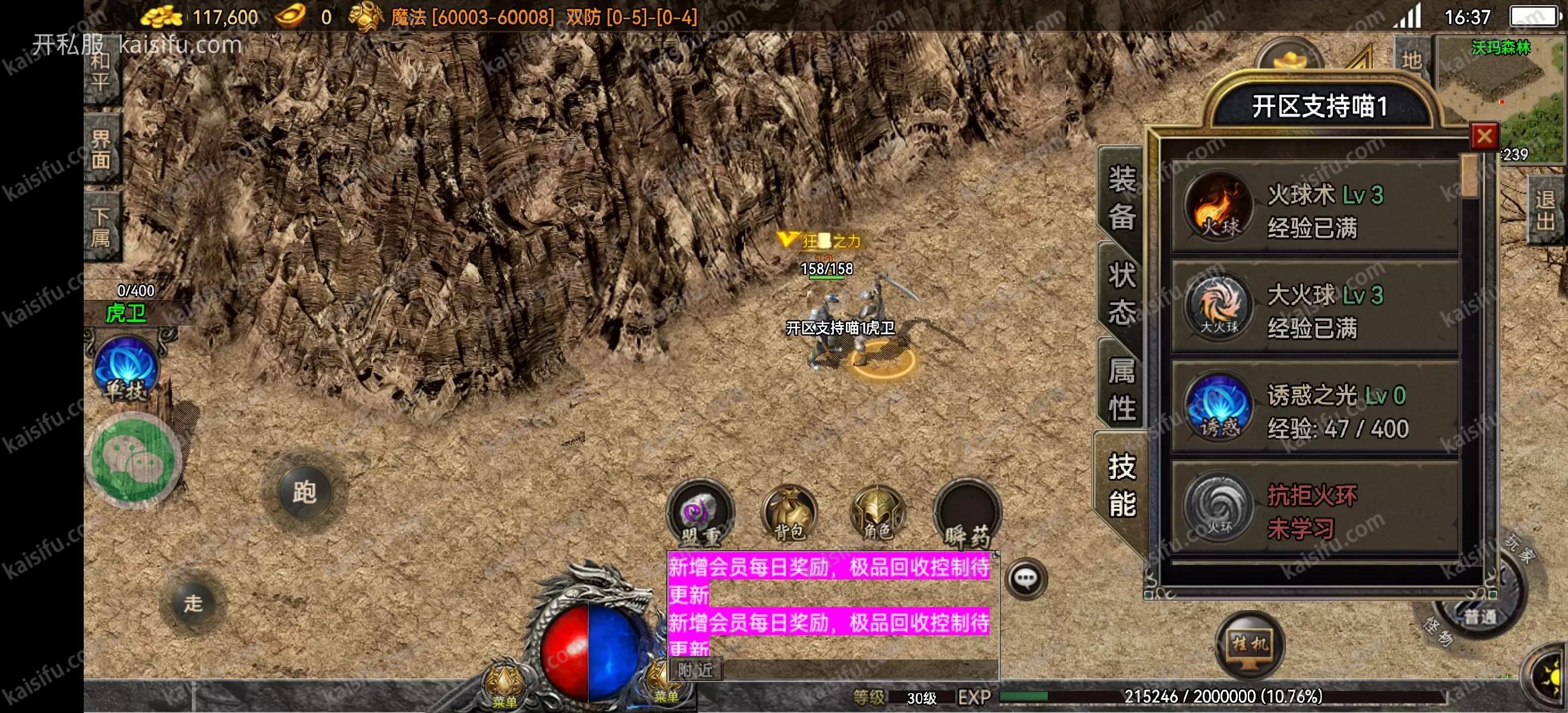Select the 火球术 skill row
The width and height of the screenshot is (1568, 713).
[x=1315, y=210]
